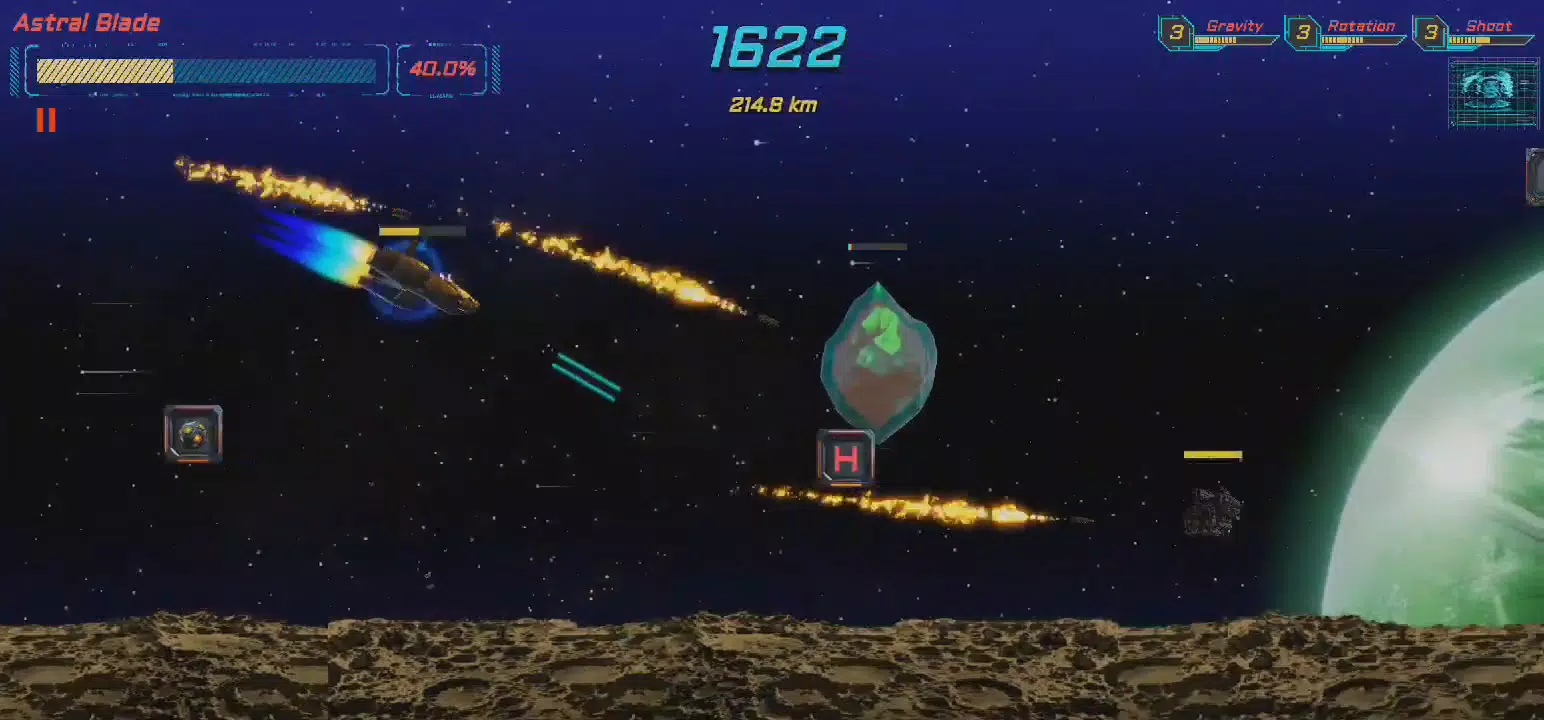Activate the Gravity ability
Viewport: 1544px width, 720px height.
pos(1236,26)
